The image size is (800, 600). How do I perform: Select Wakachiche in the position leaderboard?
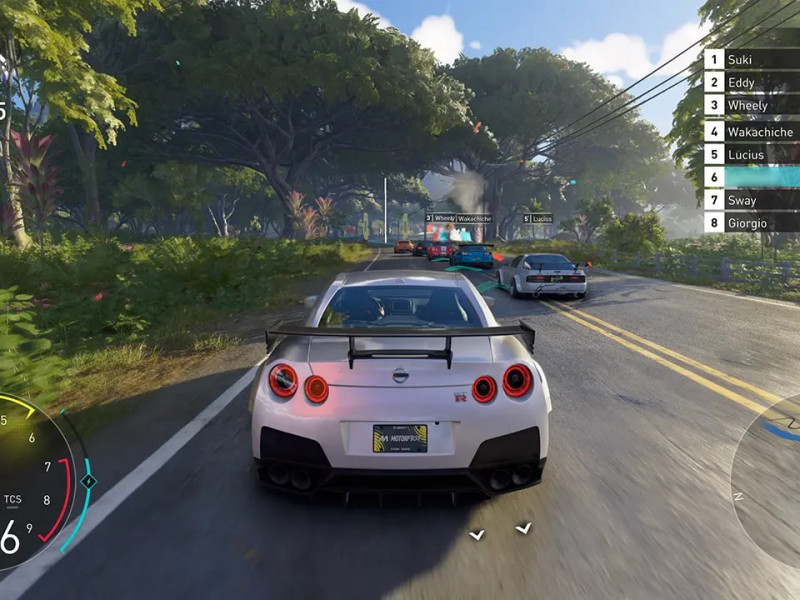tap(751, 130)
